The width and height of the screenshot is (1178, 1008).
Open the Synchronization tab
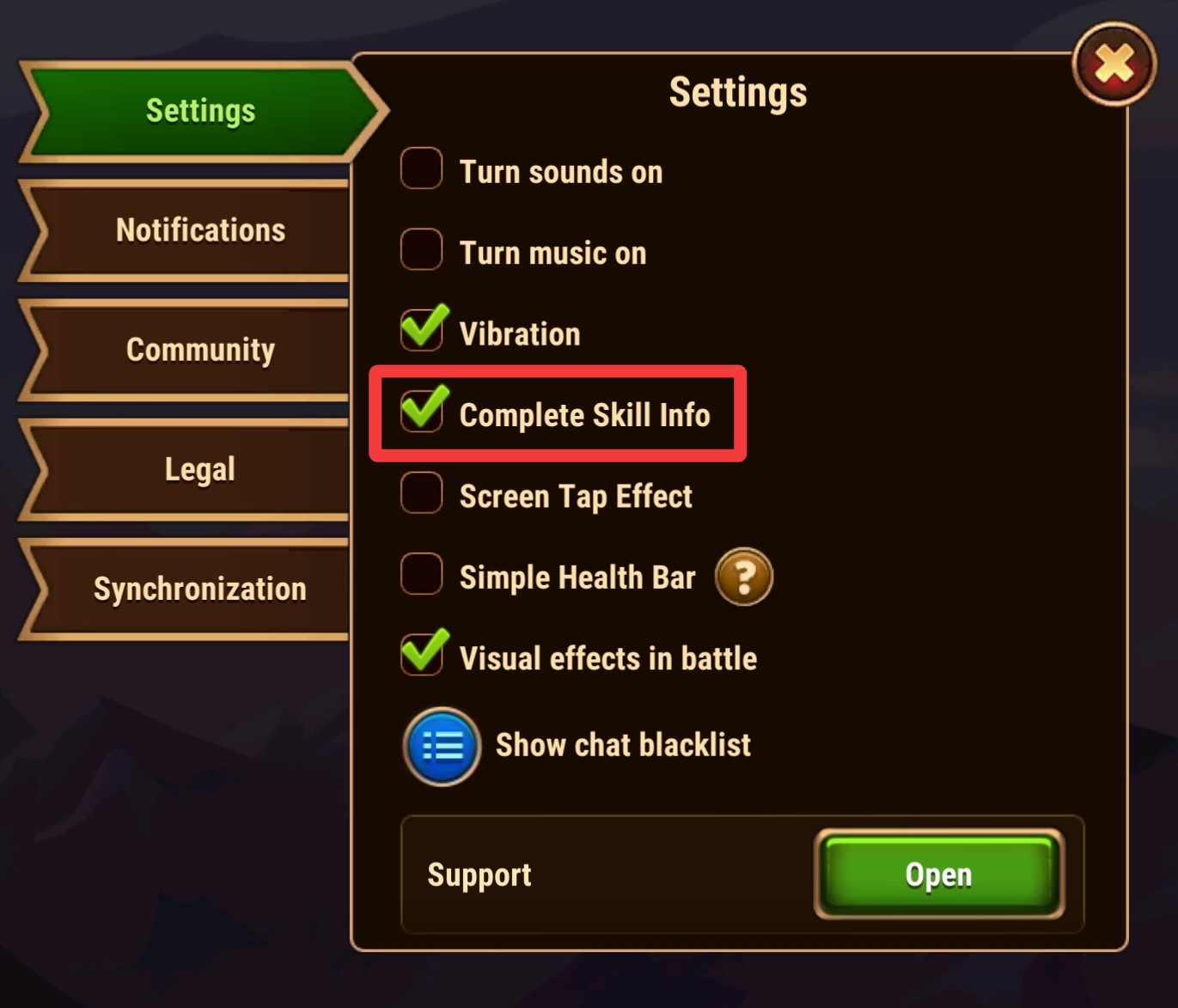(x=199, y=588)
